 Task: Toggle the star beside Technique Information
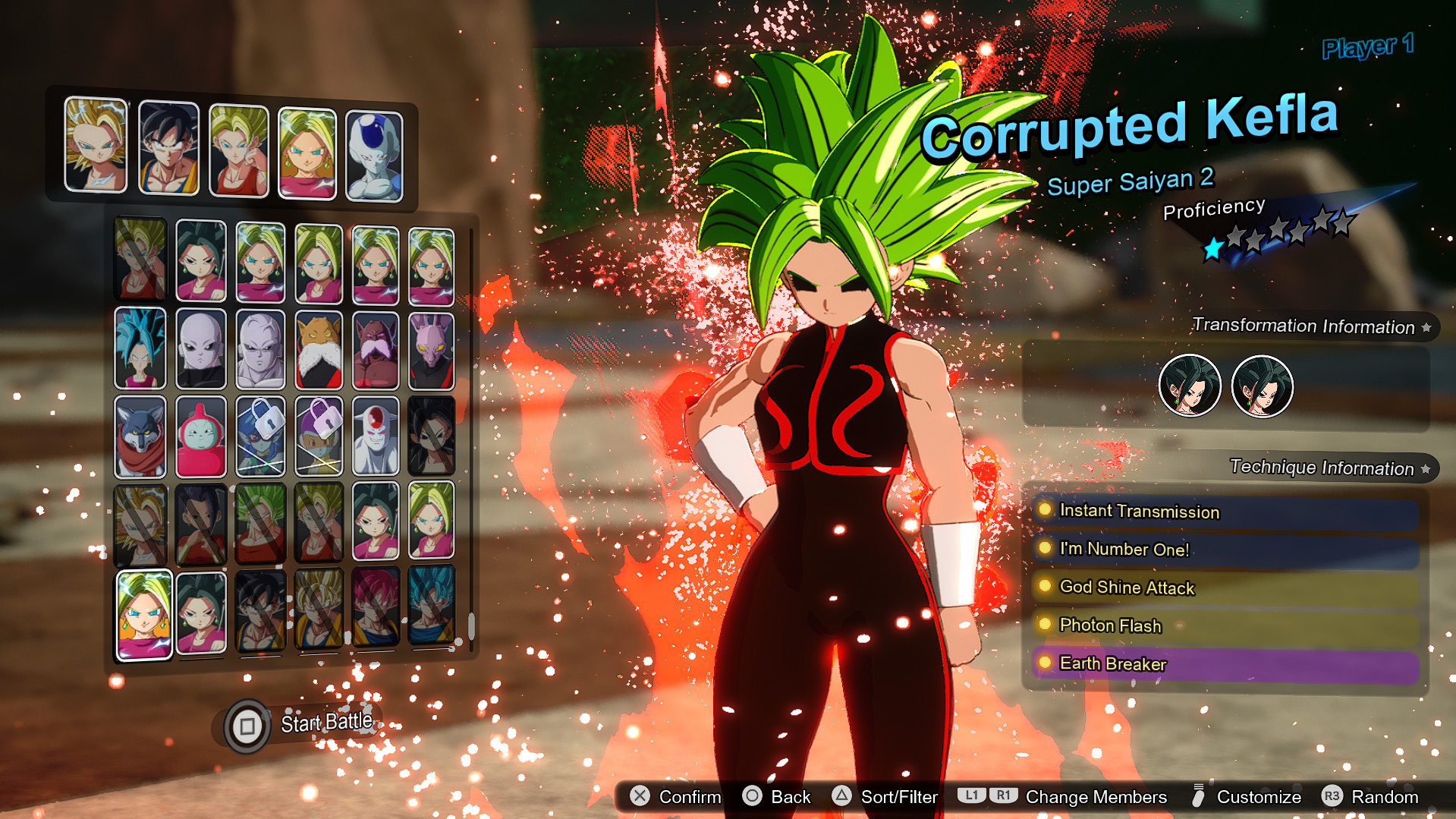(x=1427, y=467)
